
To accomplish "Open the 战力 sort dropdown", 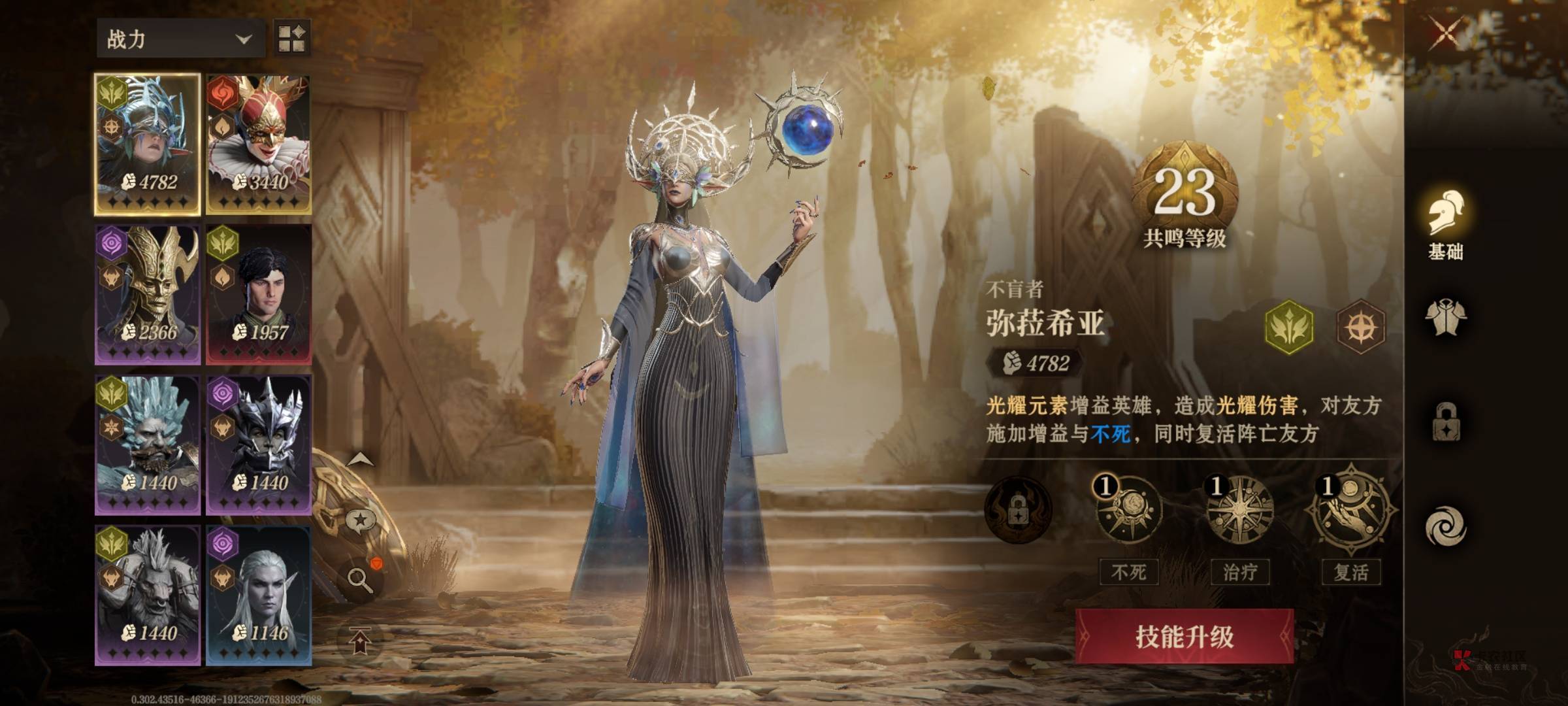I will [x=180, y=39].
